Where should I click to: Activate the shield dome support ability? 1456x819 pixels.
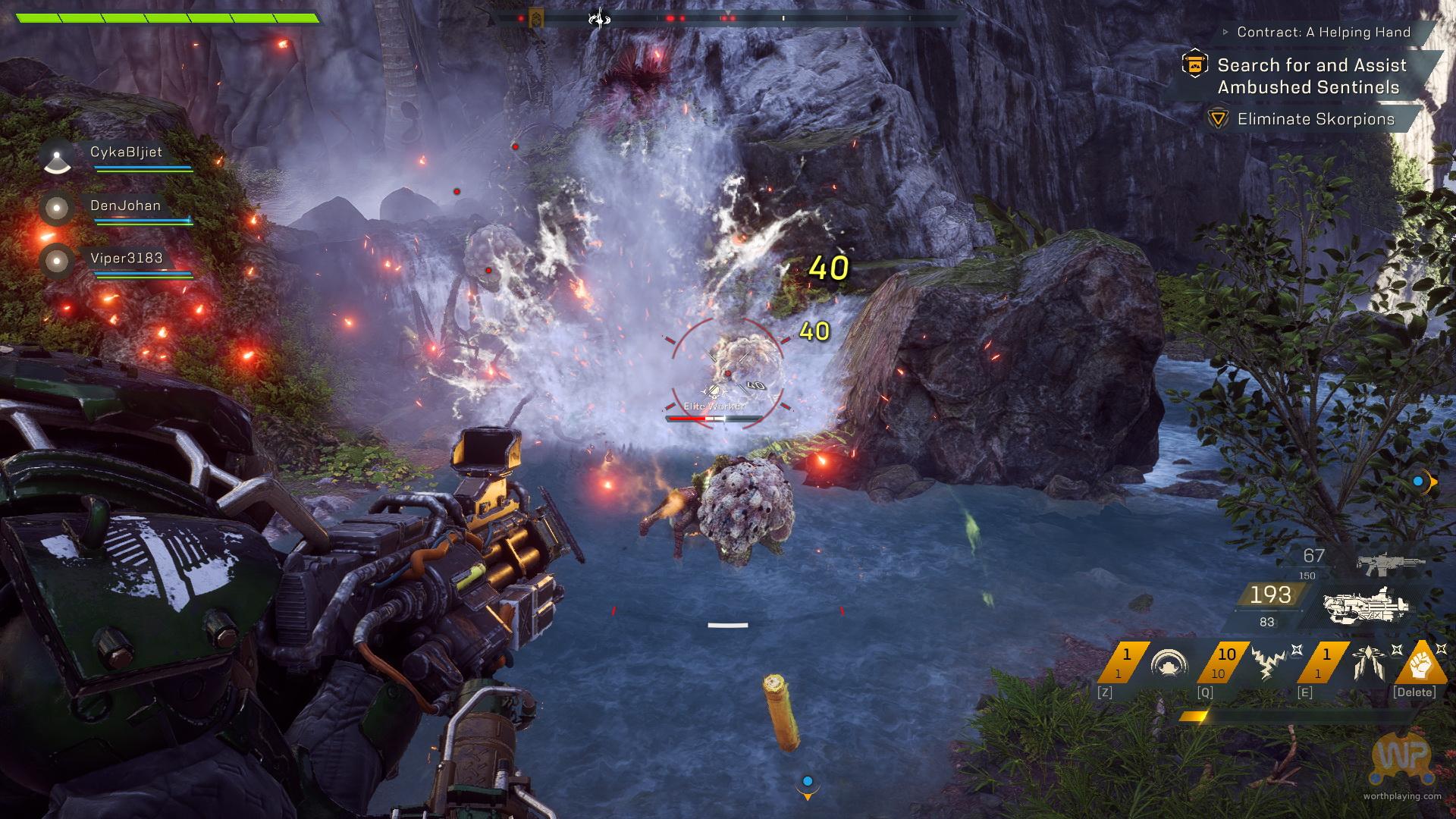tap(1168, 664)
